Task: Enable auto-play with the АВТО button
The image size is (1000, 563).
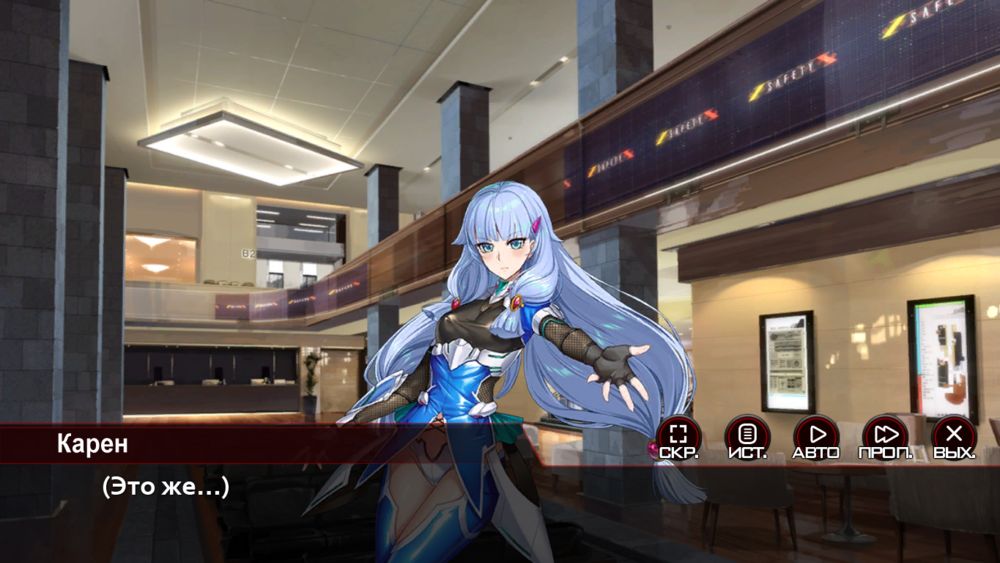Action: coord(816,436)
